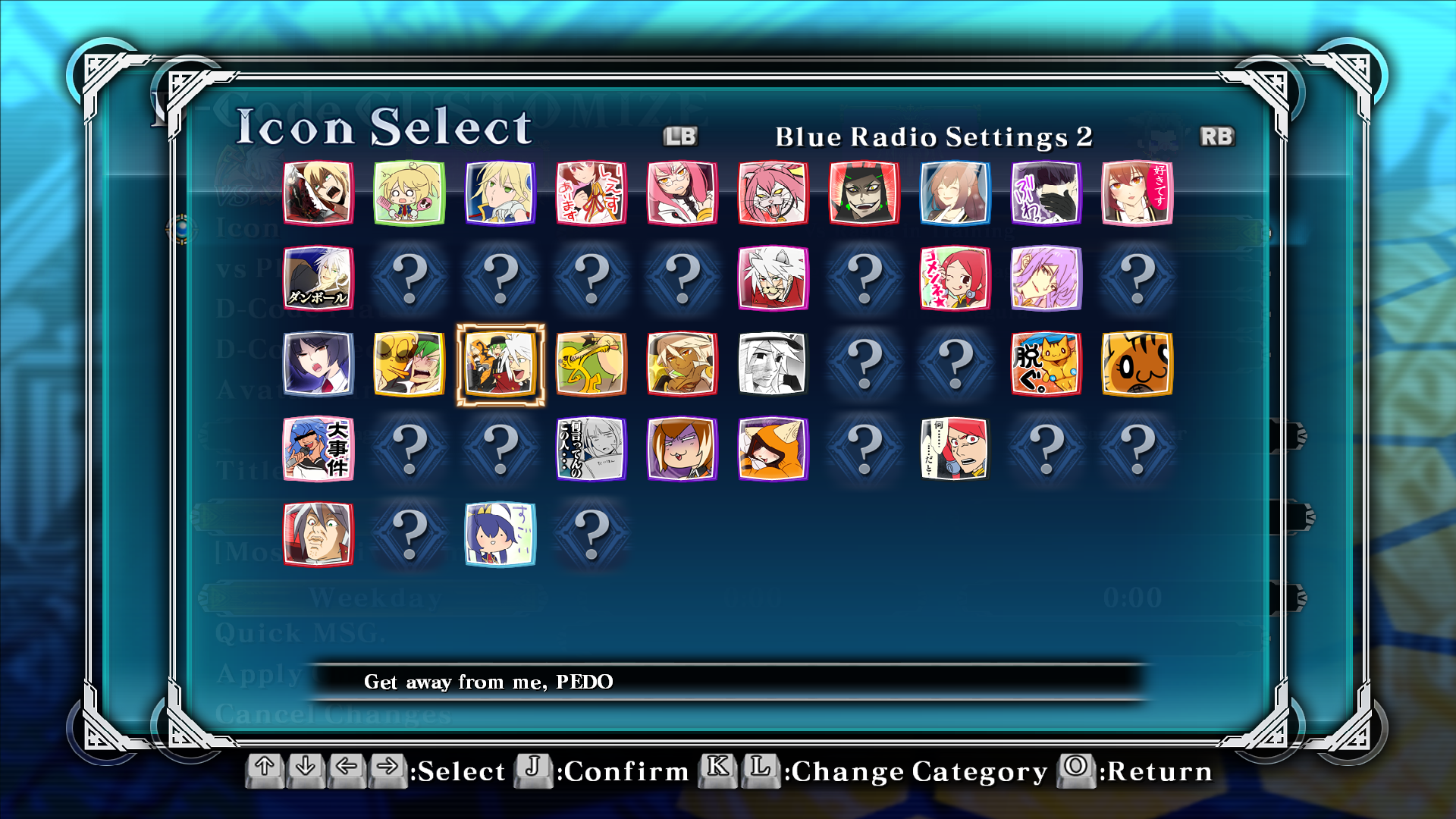Pick the orange hooded sleeping cat icon
This screenshot has width=1456, height=819.
point(773,448)
